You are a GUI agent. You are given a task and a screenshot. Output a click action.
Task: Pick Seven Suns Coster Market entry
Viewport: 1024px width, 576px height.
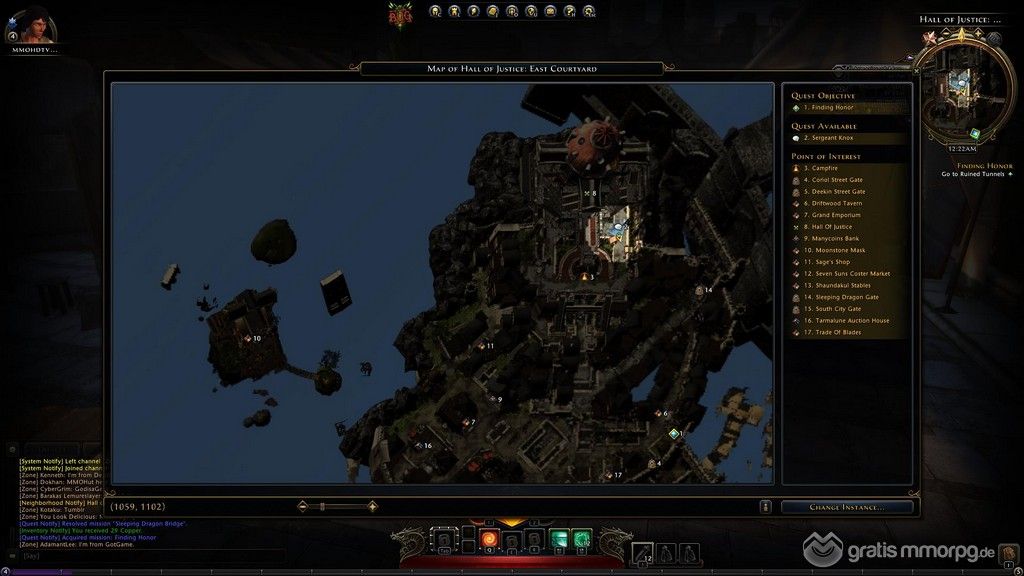tap(850, 273)
